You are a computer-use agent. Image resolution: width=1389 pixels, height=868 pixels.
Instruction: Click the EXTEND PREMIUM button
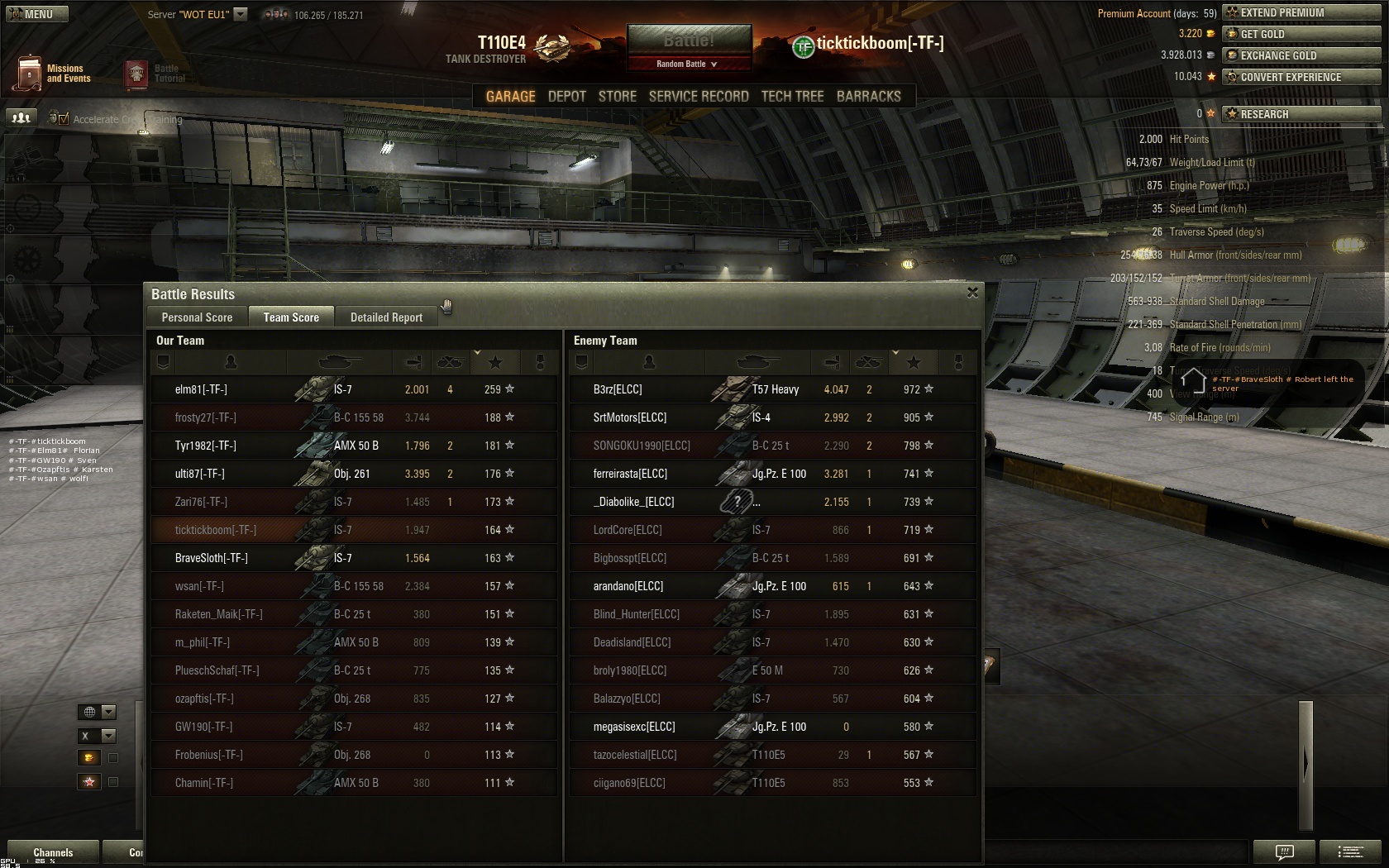point(1301,12)
